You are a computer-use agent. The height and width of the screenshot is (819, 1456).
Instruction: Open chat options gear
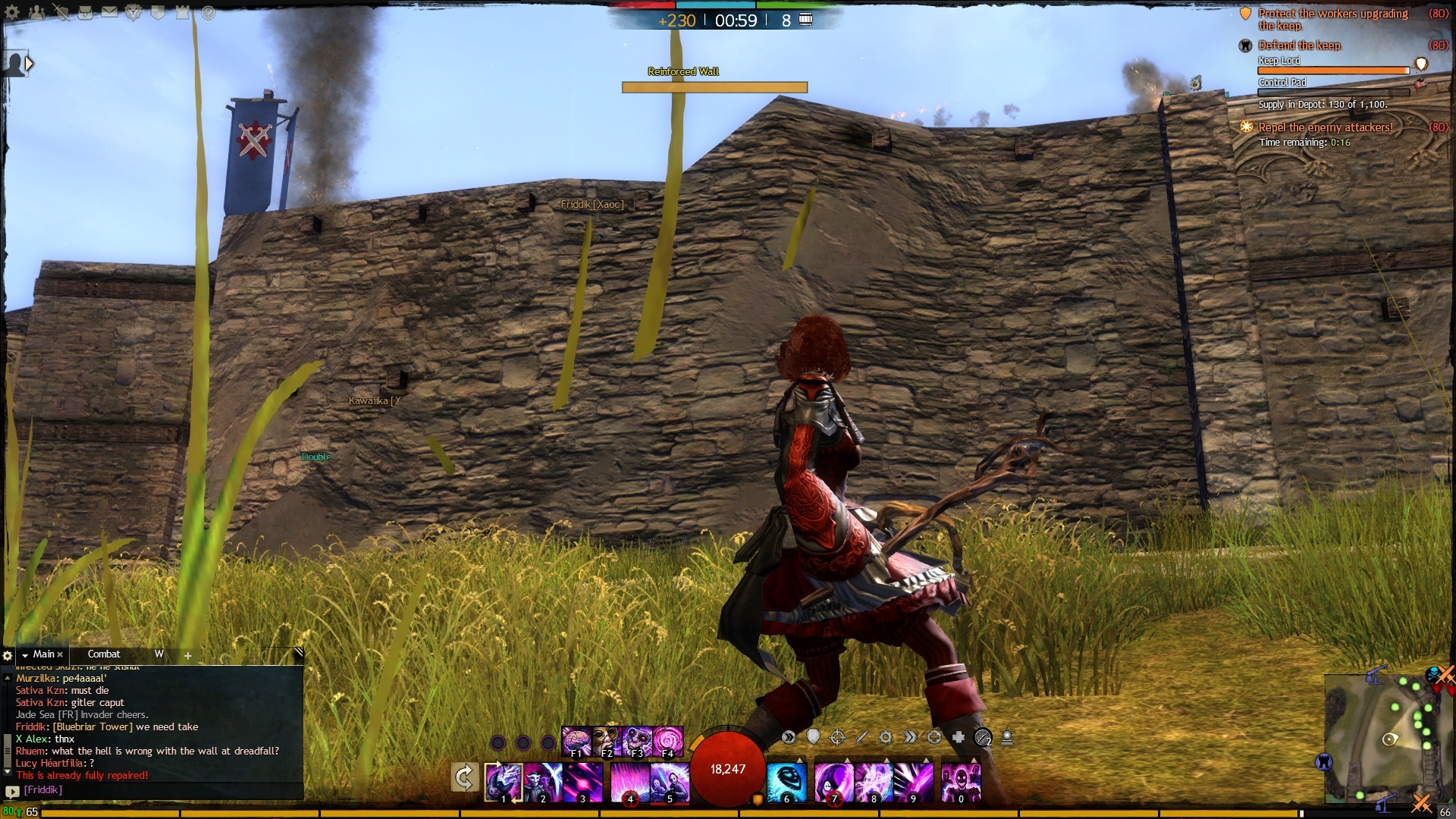pyautogui.click(x=8, y=655)
